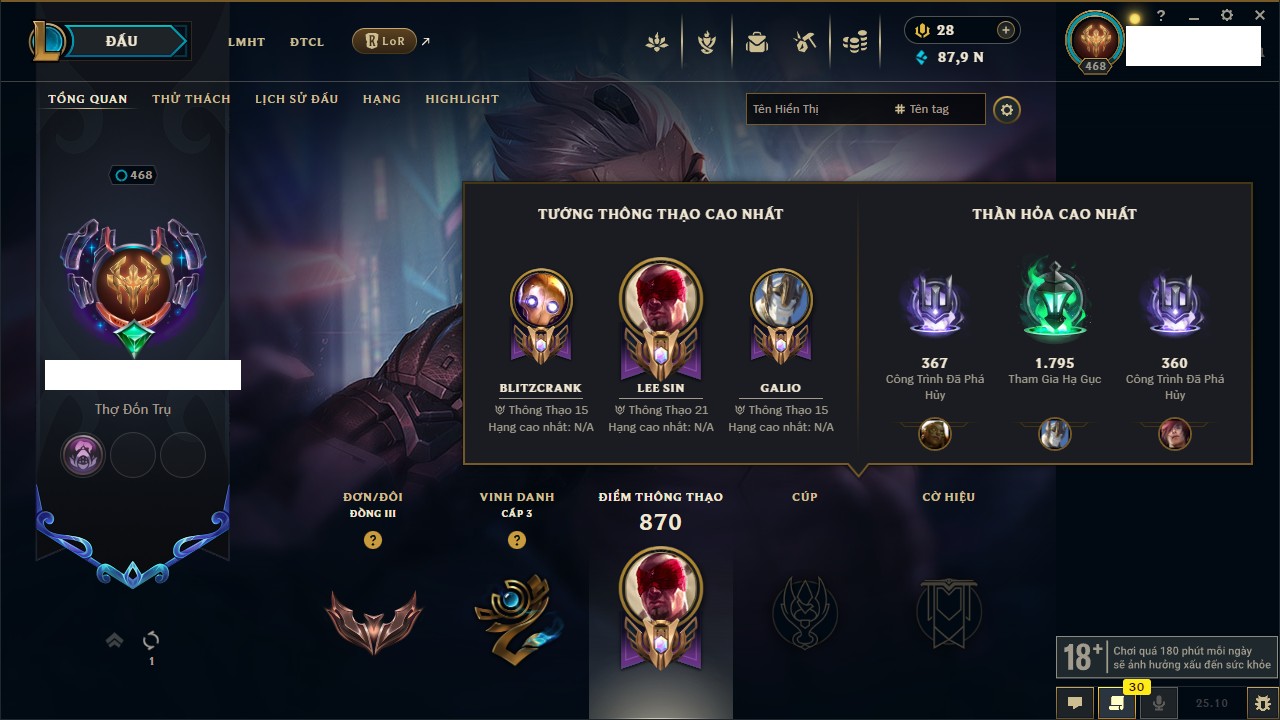Open the LMHT game tab
1280x720 pixels.
pos(246,42)
